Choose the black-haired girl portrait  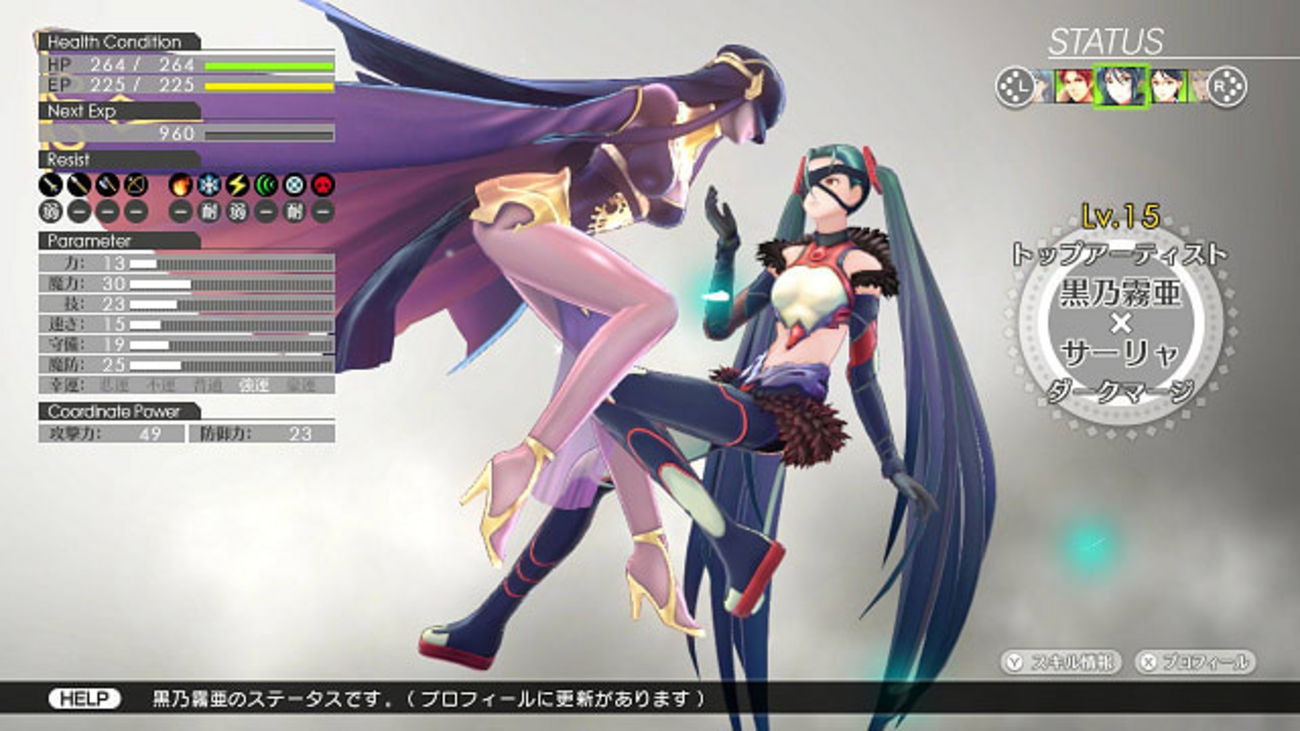pyautogui.click(x=1166, y=87)
